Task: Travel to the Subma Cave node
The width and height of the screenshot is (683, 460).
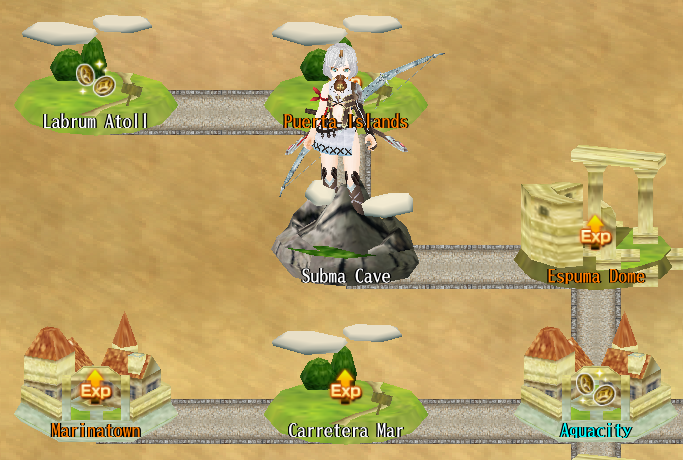Action: coord(346,238)
